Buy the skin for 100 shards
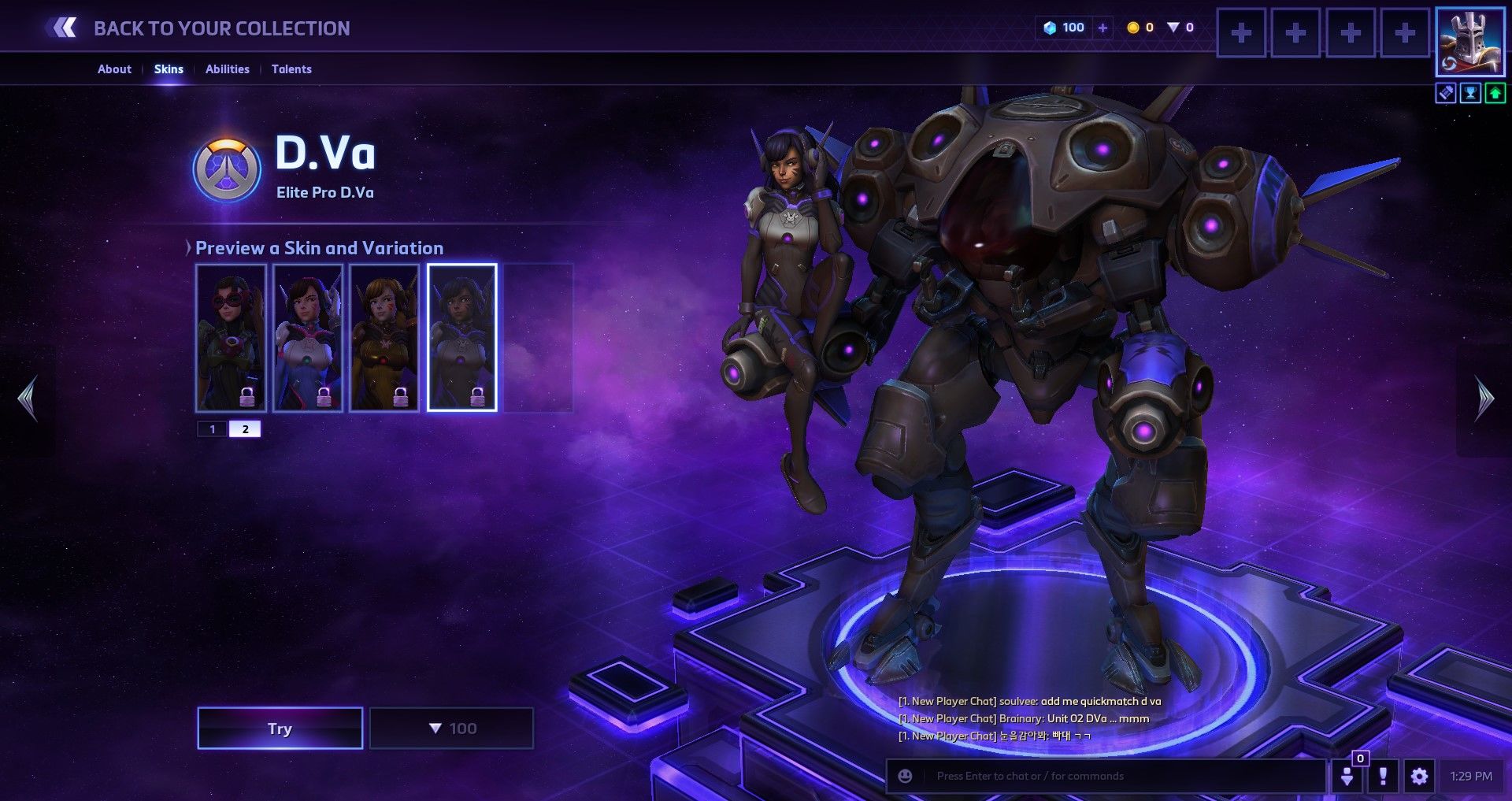This screenshot has width=1512, height=801. (451, 729)
